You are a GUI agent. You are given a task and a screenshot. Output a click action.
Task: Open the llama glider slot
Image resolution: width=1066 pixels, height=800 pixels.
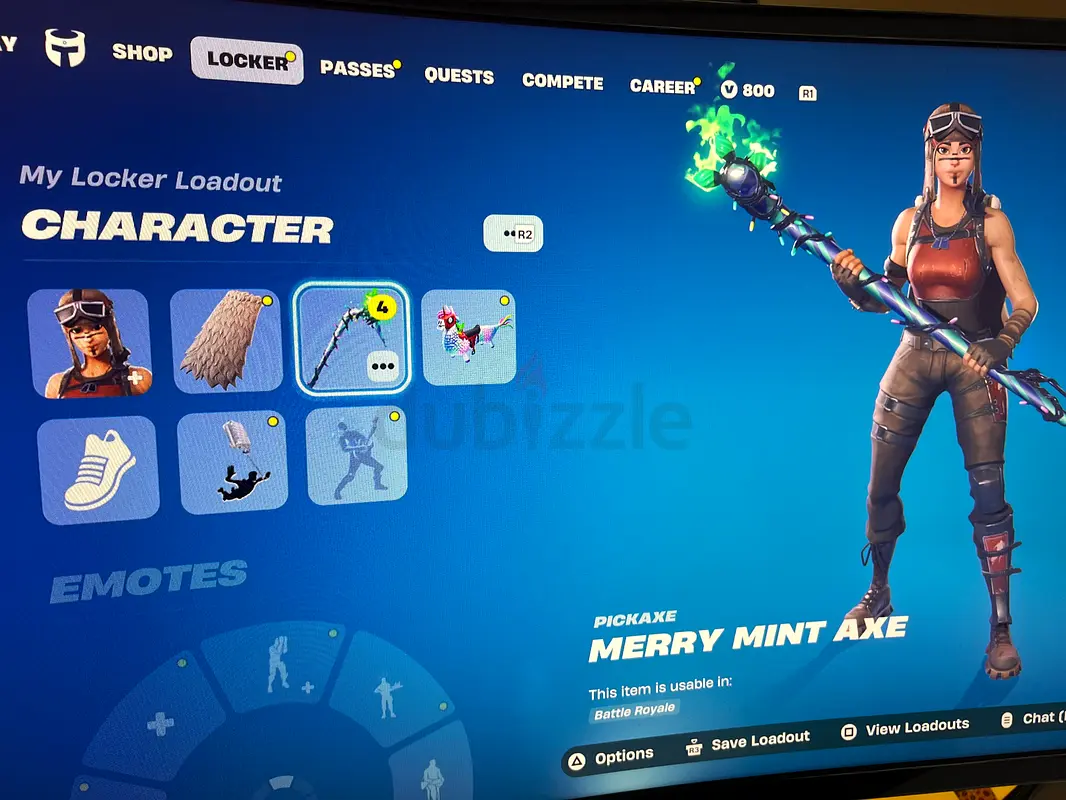point(468,337)
